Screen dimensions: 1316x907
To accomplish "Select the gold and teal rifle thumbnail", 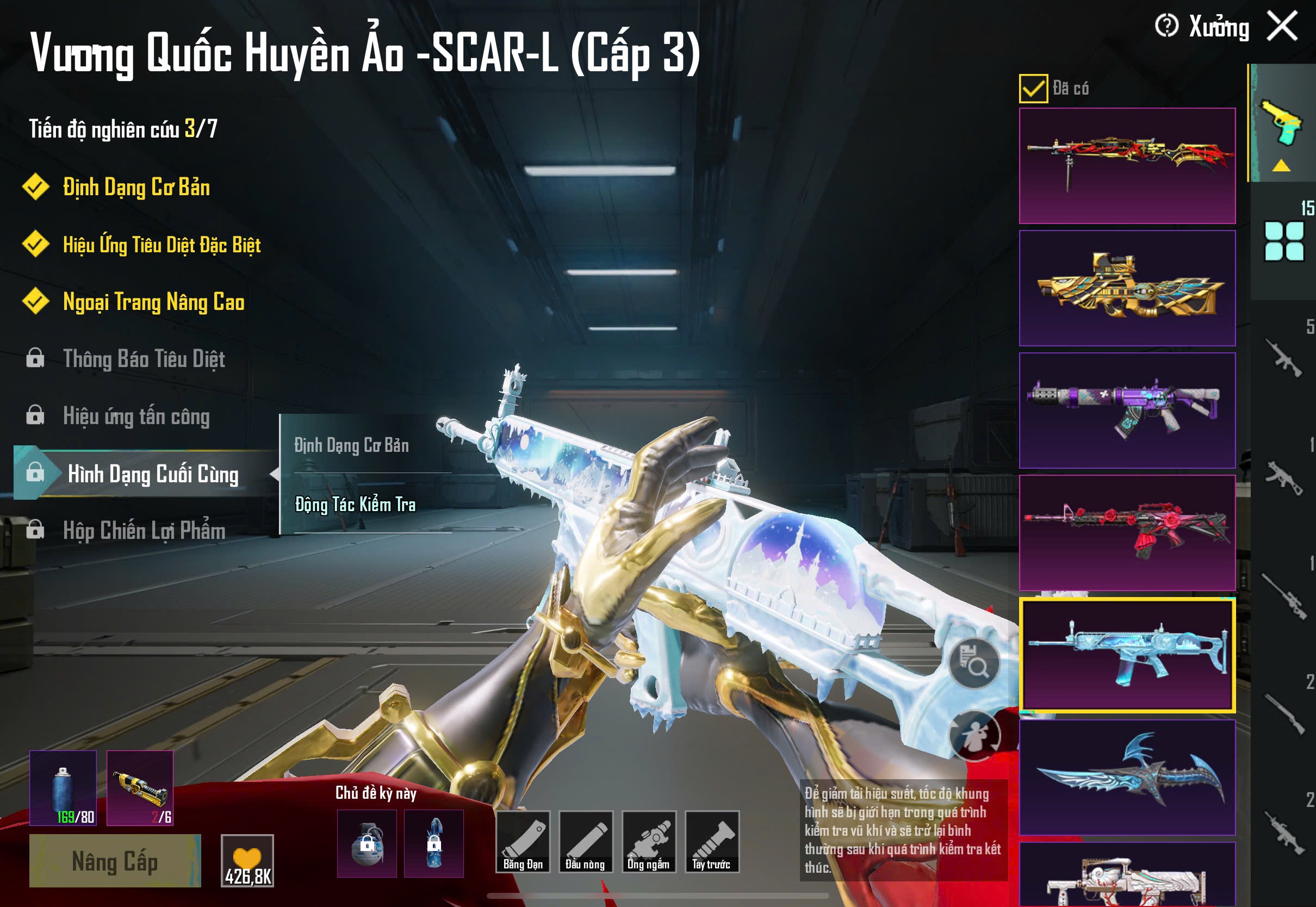I will click(x=1127, y=288).
